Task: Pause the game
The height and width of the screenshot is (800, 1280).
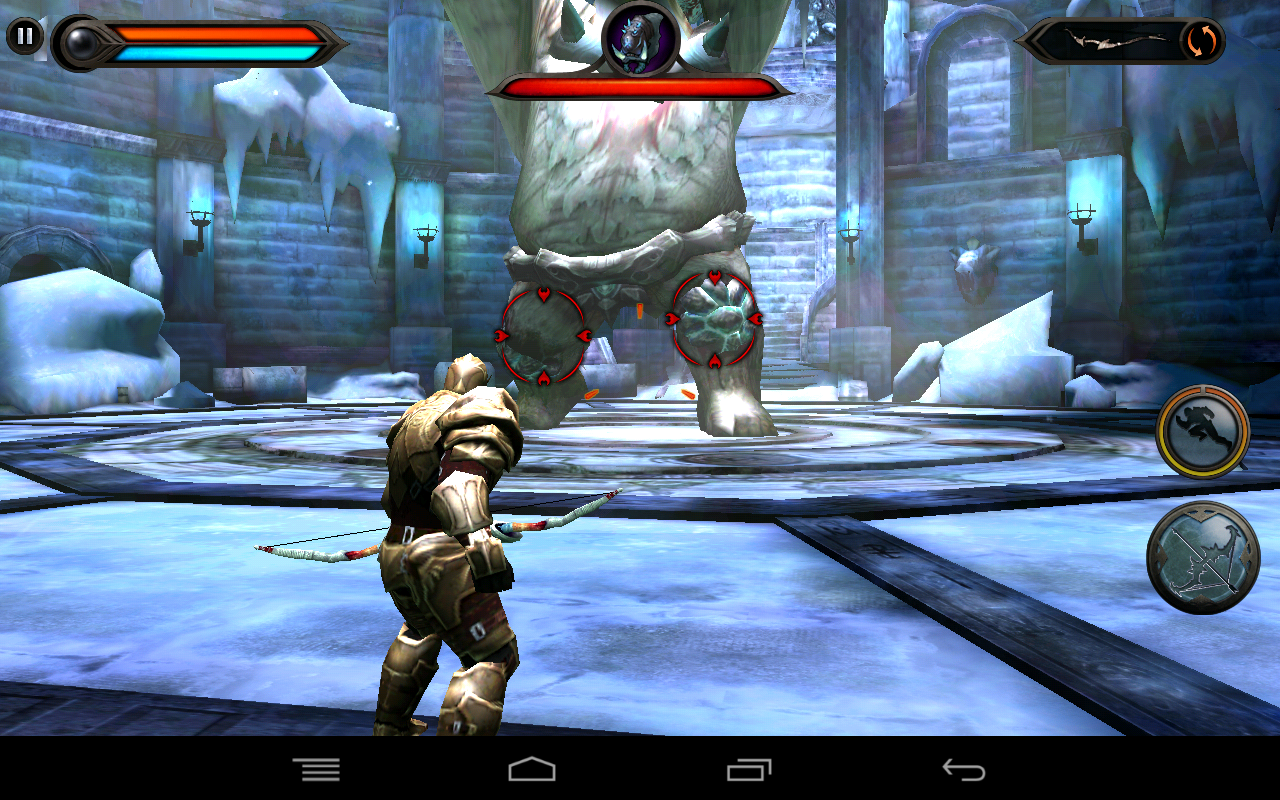Action: pyautogui.click(x=24, y=38)
